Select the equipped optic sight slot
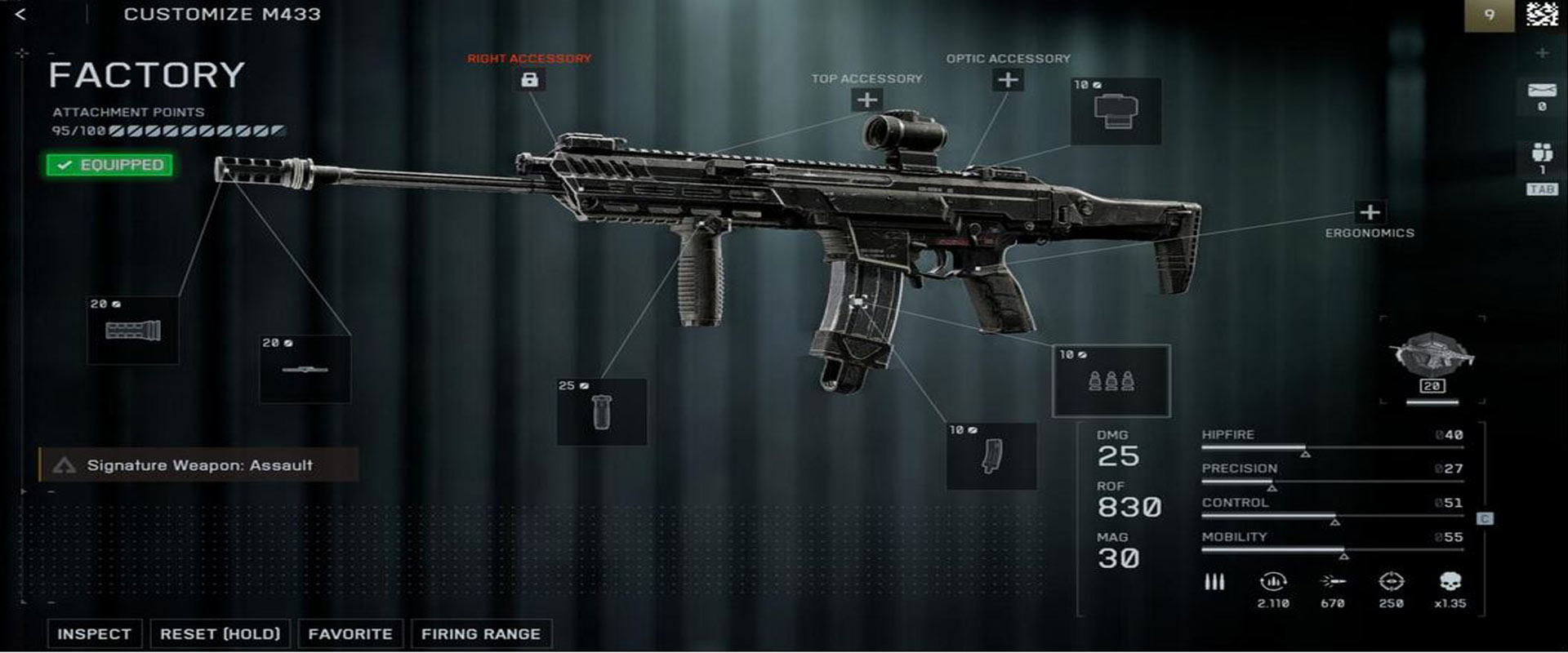Viewport: 1568px width, 653px height. click(x=1116, y=112)
